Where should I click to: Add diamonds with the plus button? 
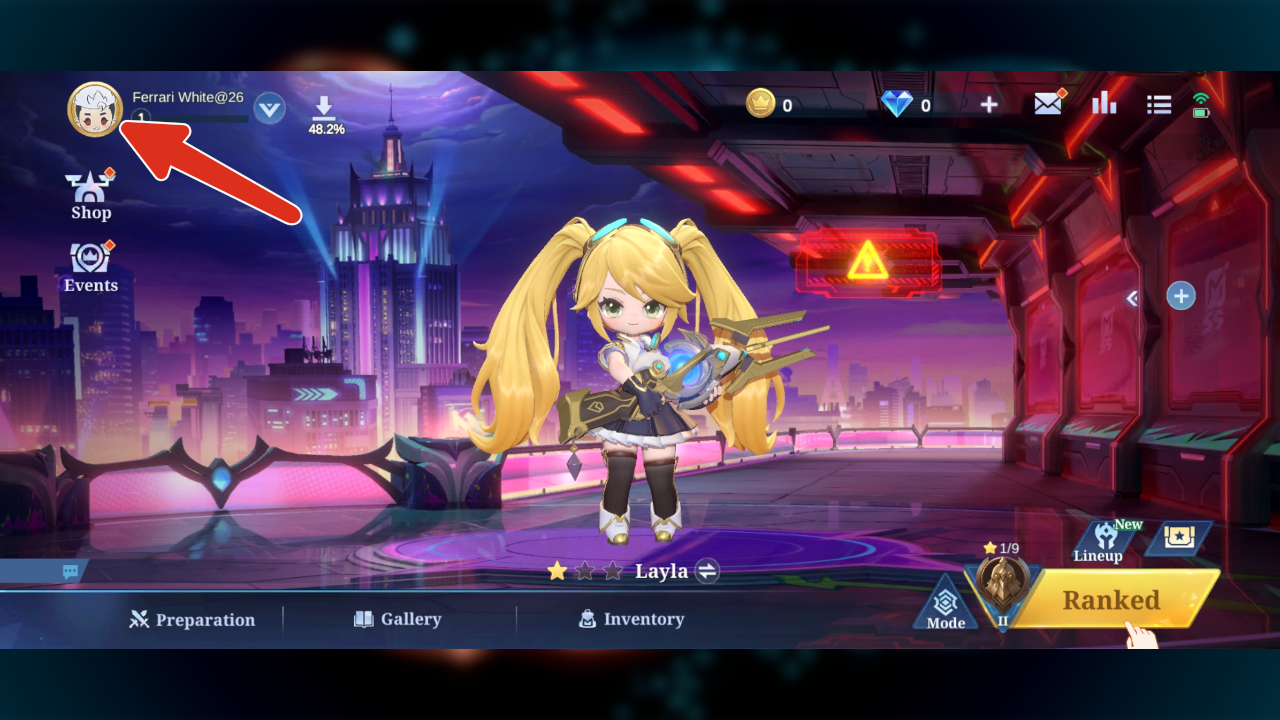click(988, 104)
